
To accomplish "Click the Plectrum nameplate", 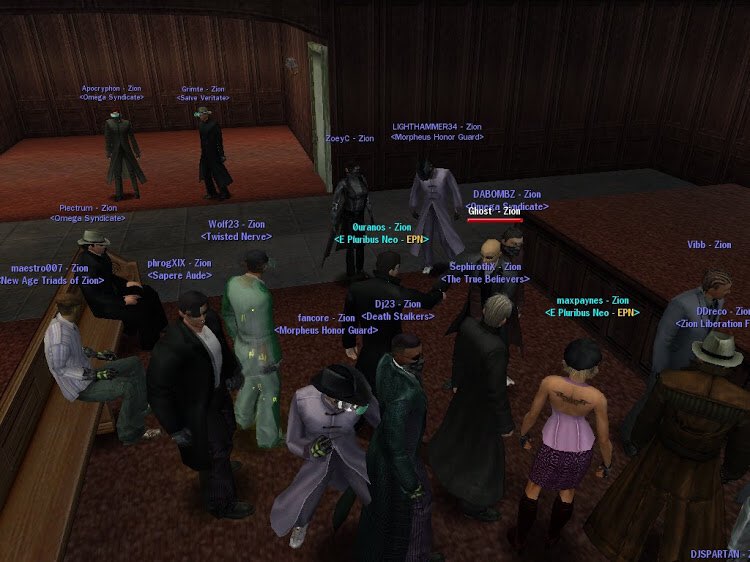I will 89,208.
